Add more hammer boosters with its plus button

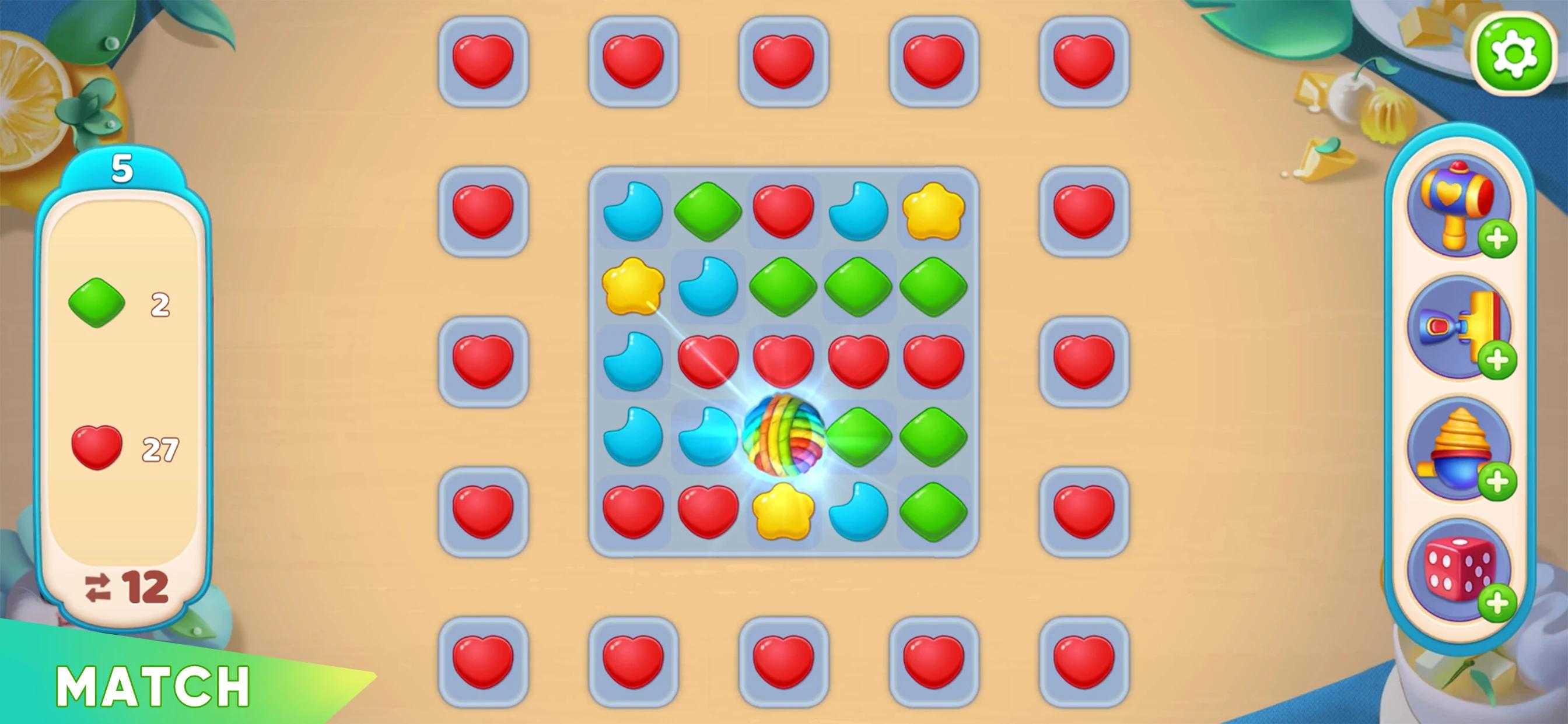point(1497,240)
